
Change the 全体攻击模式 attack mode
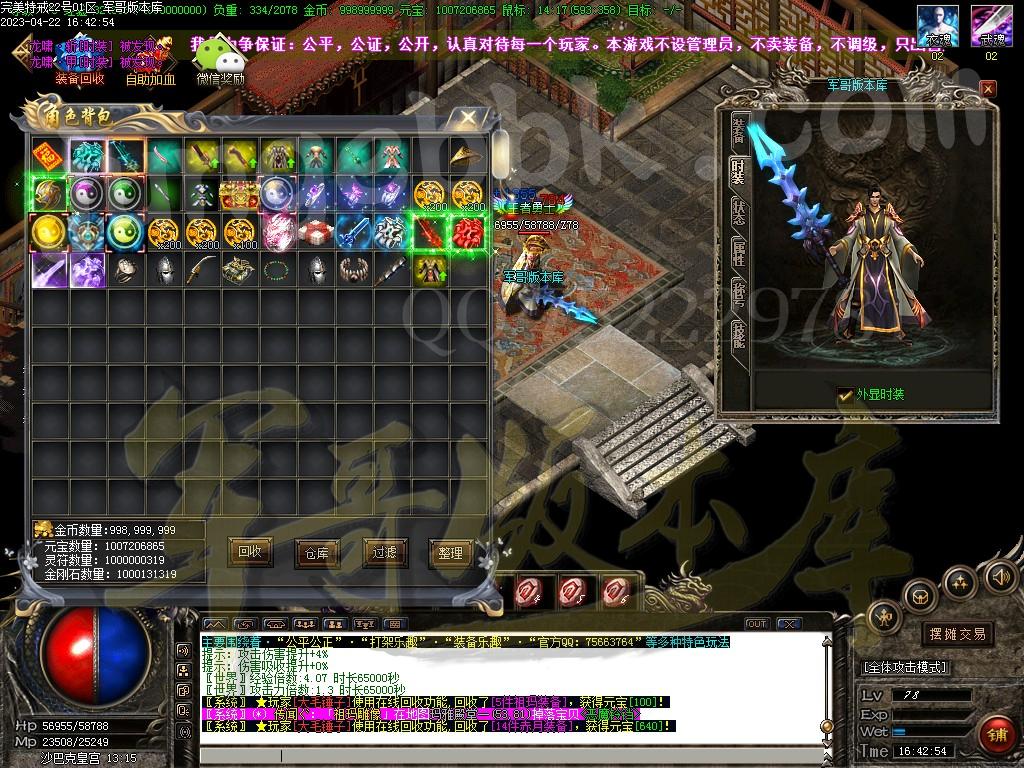coord(905,667)
